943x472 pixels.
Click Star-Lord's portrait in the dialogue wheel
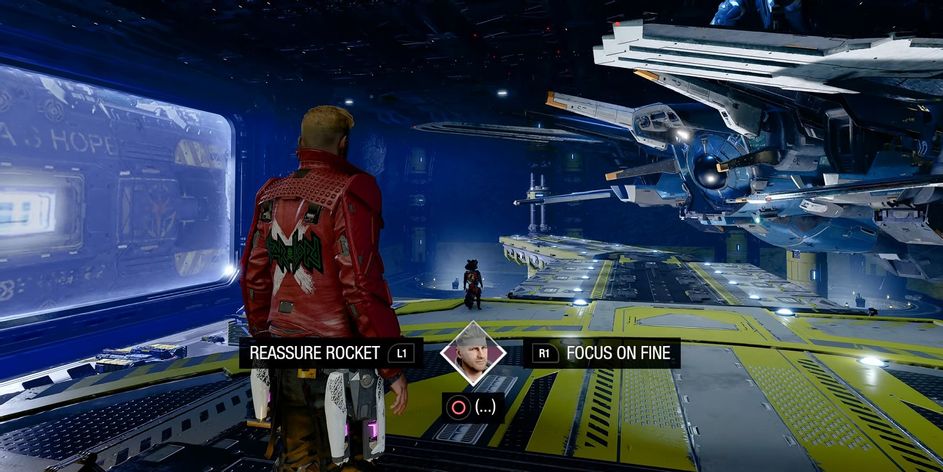(x=472, y=353)
